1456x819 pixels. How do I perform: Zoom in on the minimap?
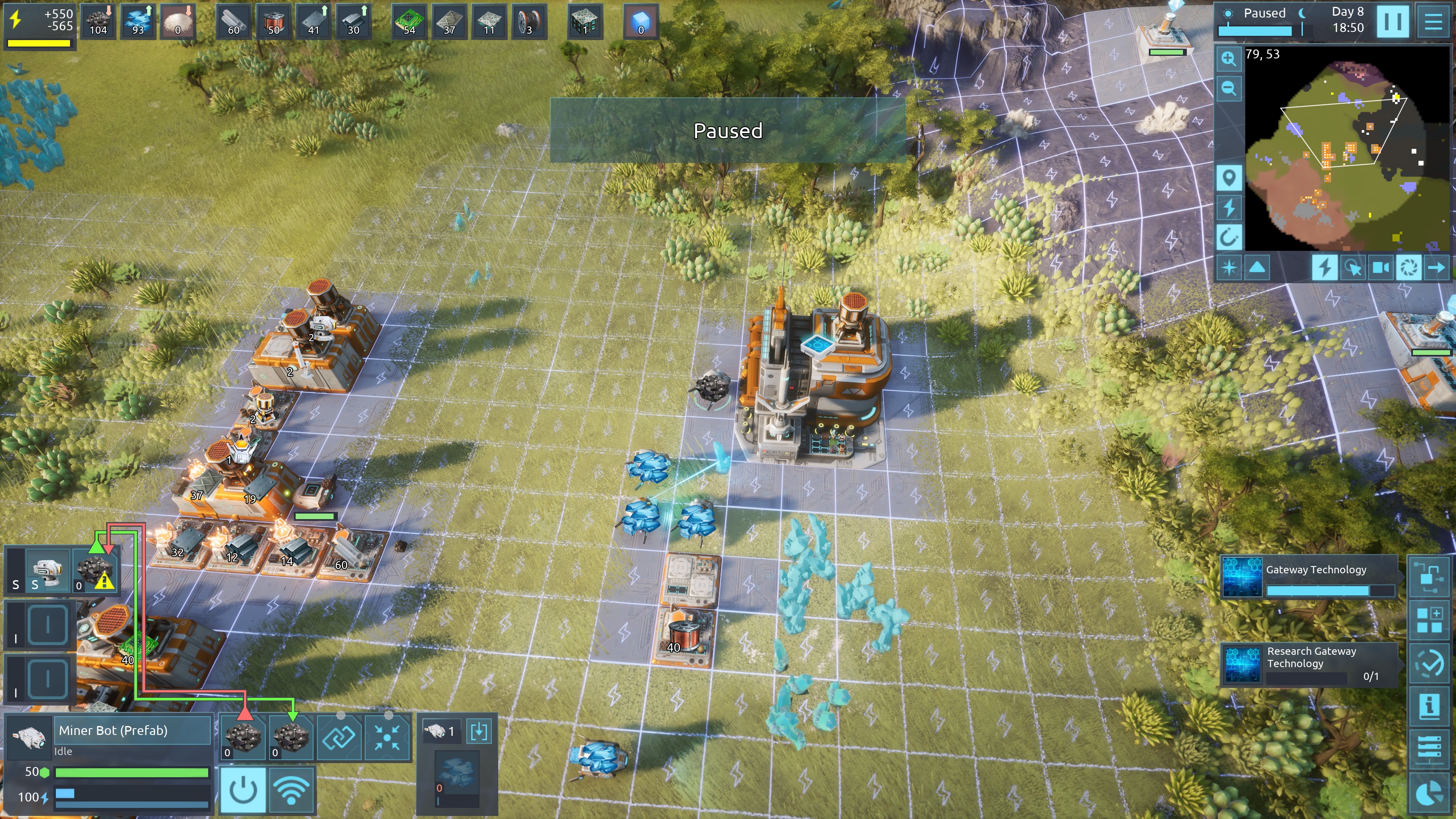(1228, 59)
